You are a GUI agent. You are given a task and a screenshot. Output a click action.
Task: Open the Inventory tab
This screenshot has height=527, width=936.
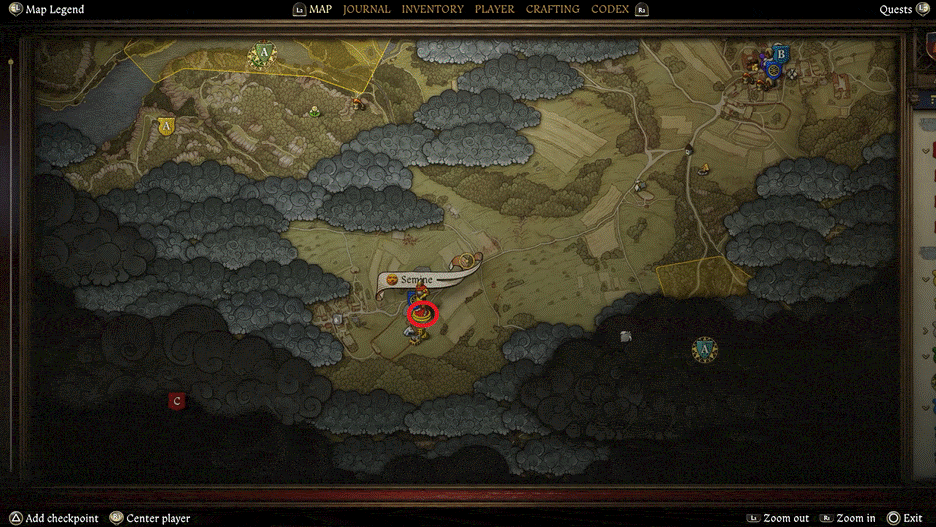click(x=432, y=9)
